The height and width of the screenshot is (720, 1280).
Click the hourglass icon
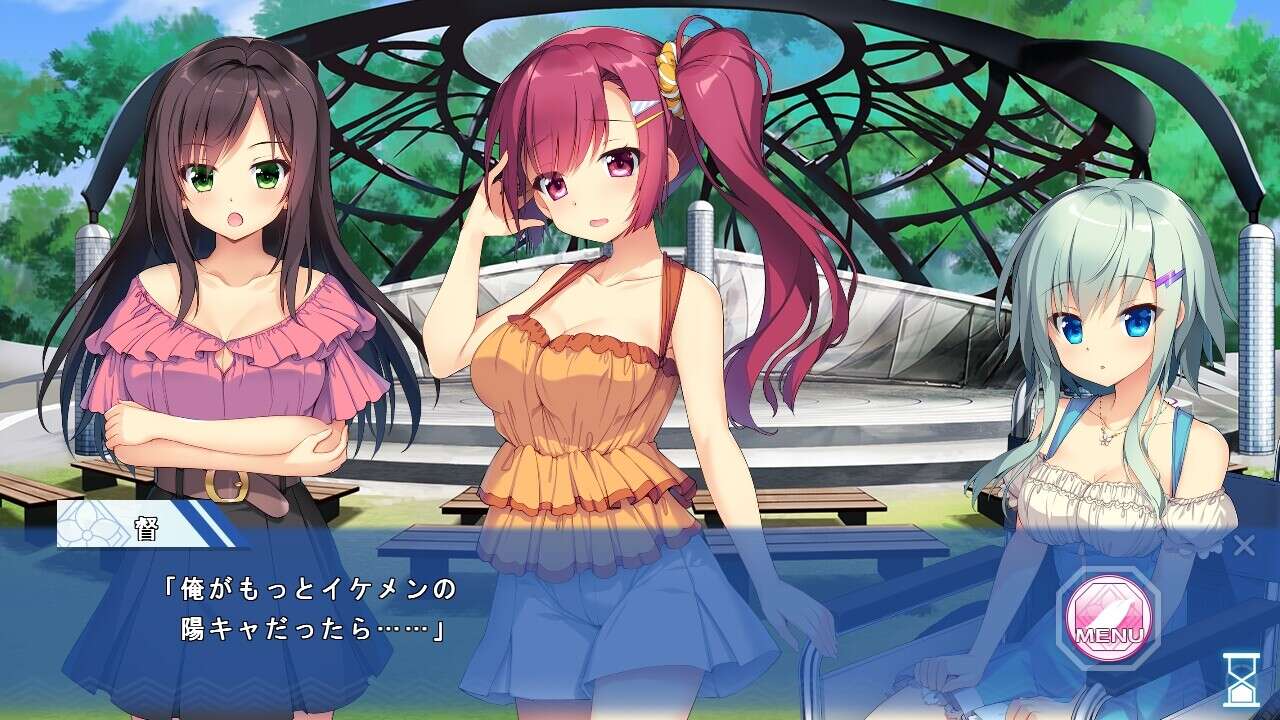(1241, 679)
